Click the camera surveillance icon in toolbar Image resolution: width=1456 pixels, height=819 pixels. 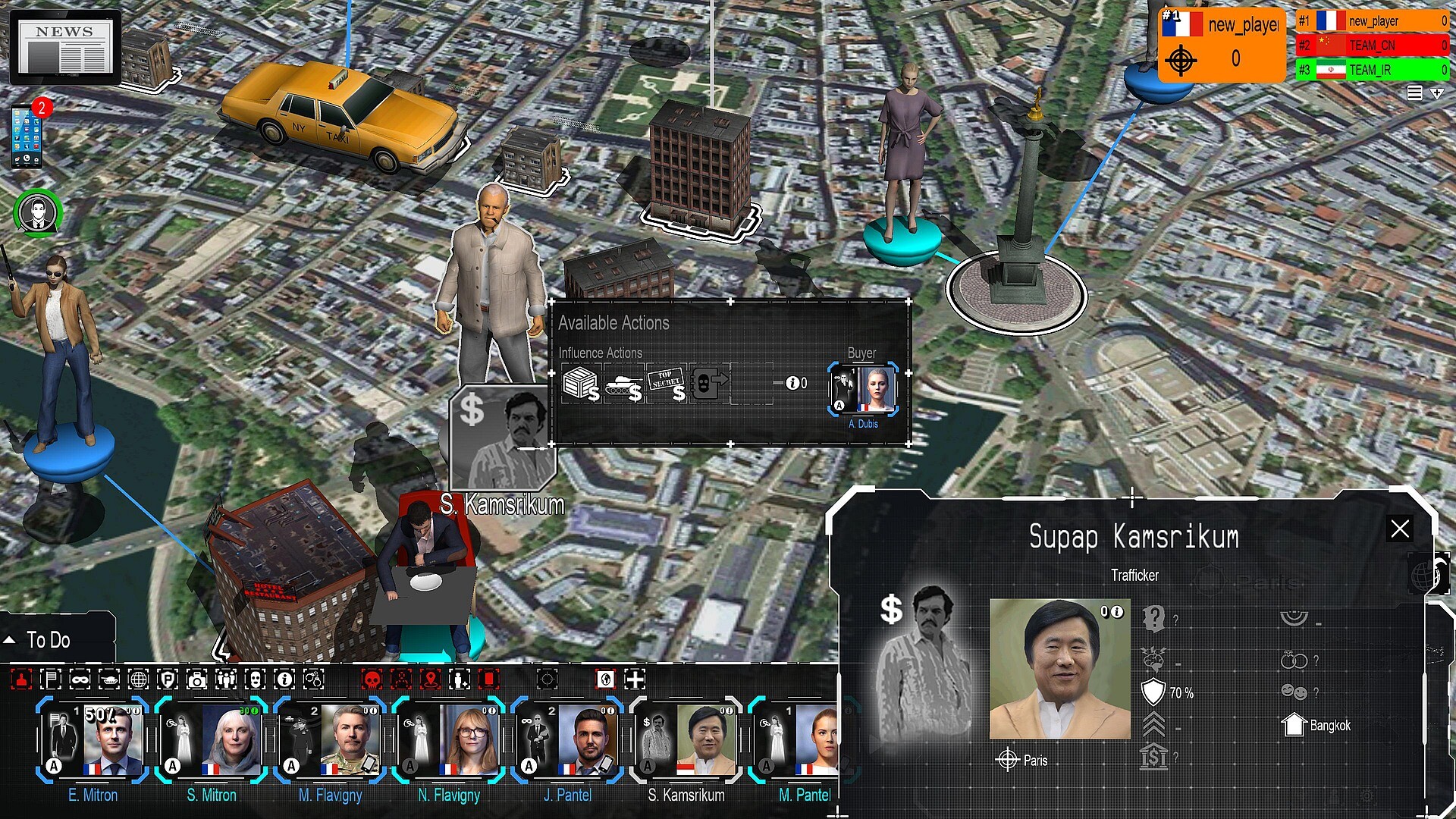point(198,680)
